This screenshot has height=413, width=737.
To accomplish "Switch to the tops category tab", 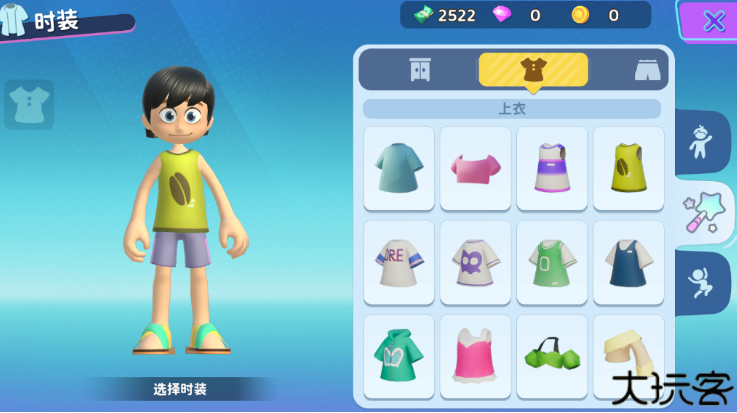I will coord(532,70).
